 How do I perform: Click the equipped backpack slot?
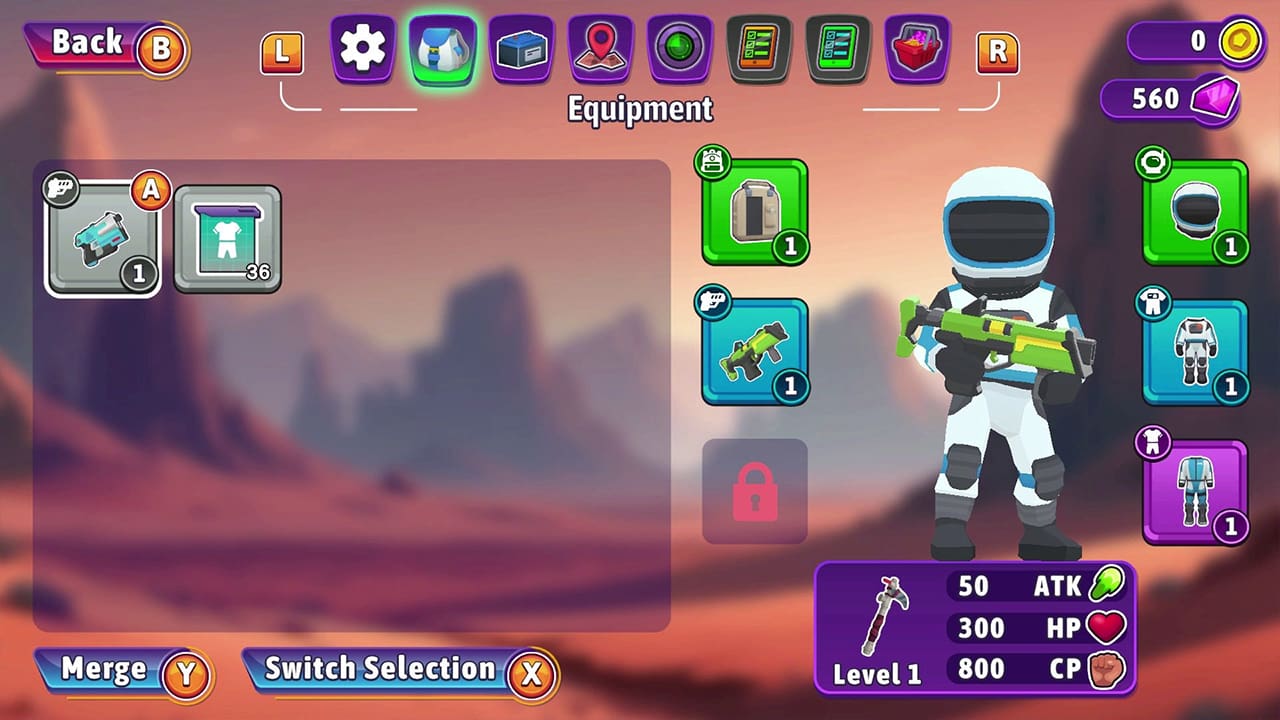(x=755, y=210)
